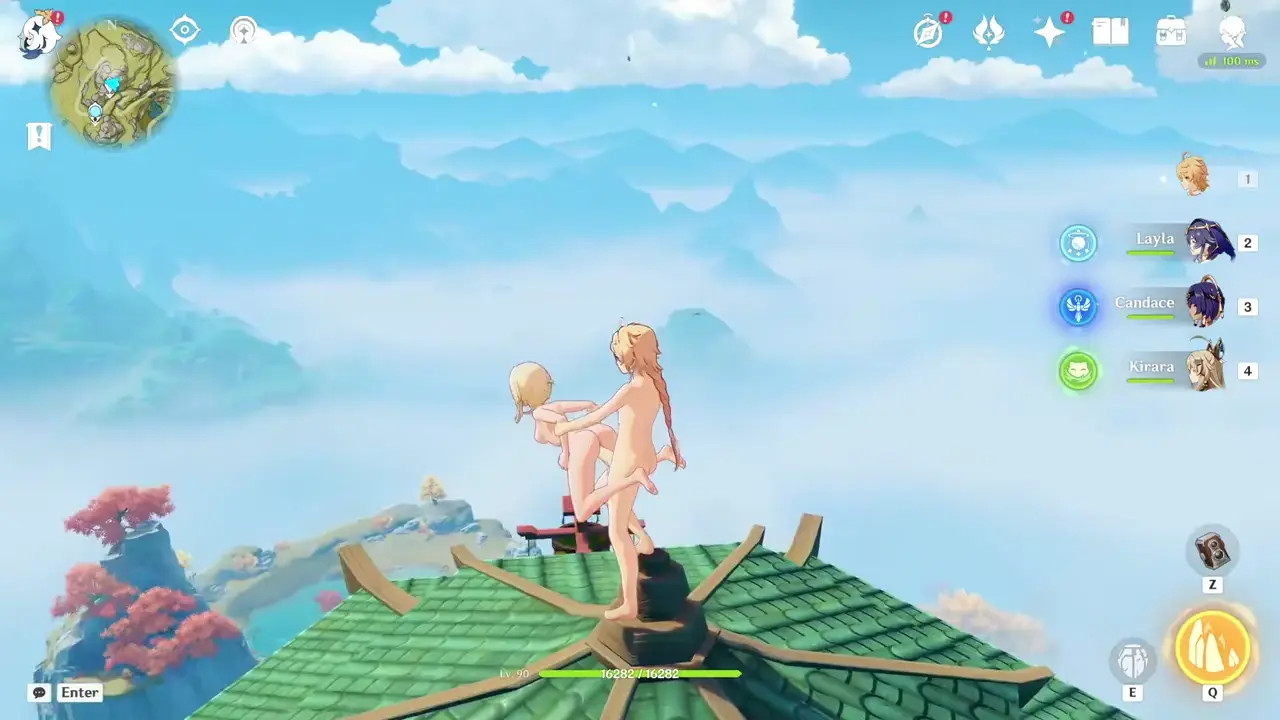Switch to party member Candace
The width and height of the screenshot is (1280, 720).
click(x=1205, y=305)
